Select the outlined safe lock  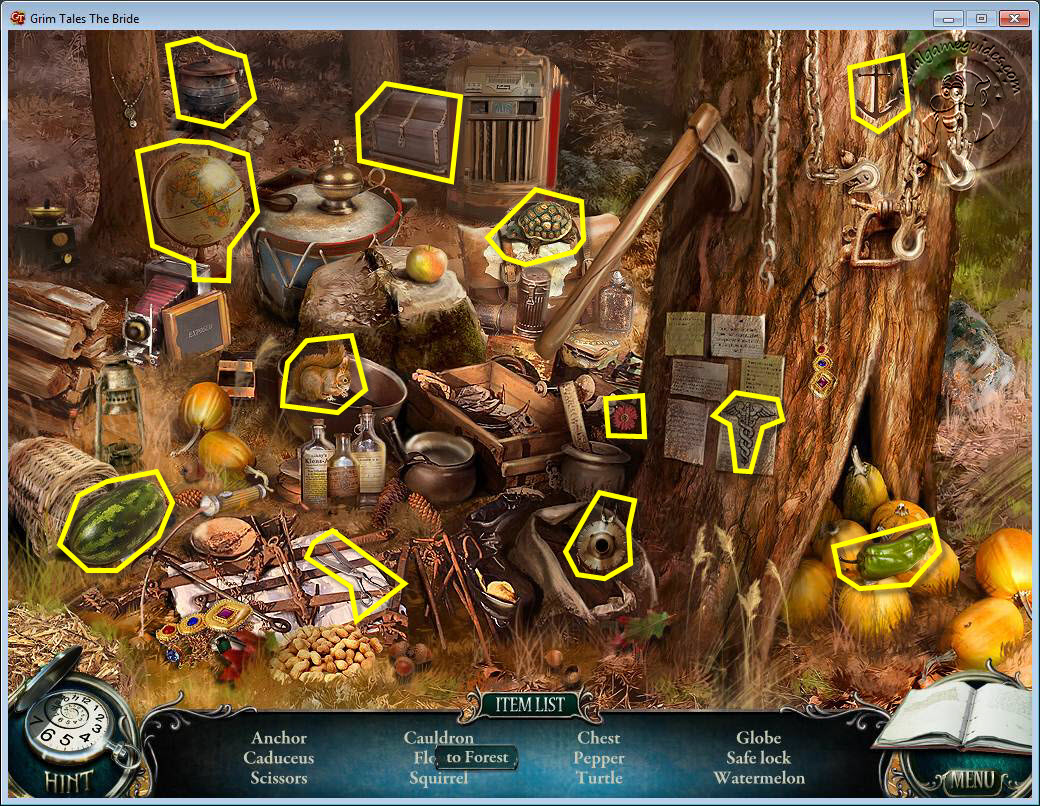[601, 538]
